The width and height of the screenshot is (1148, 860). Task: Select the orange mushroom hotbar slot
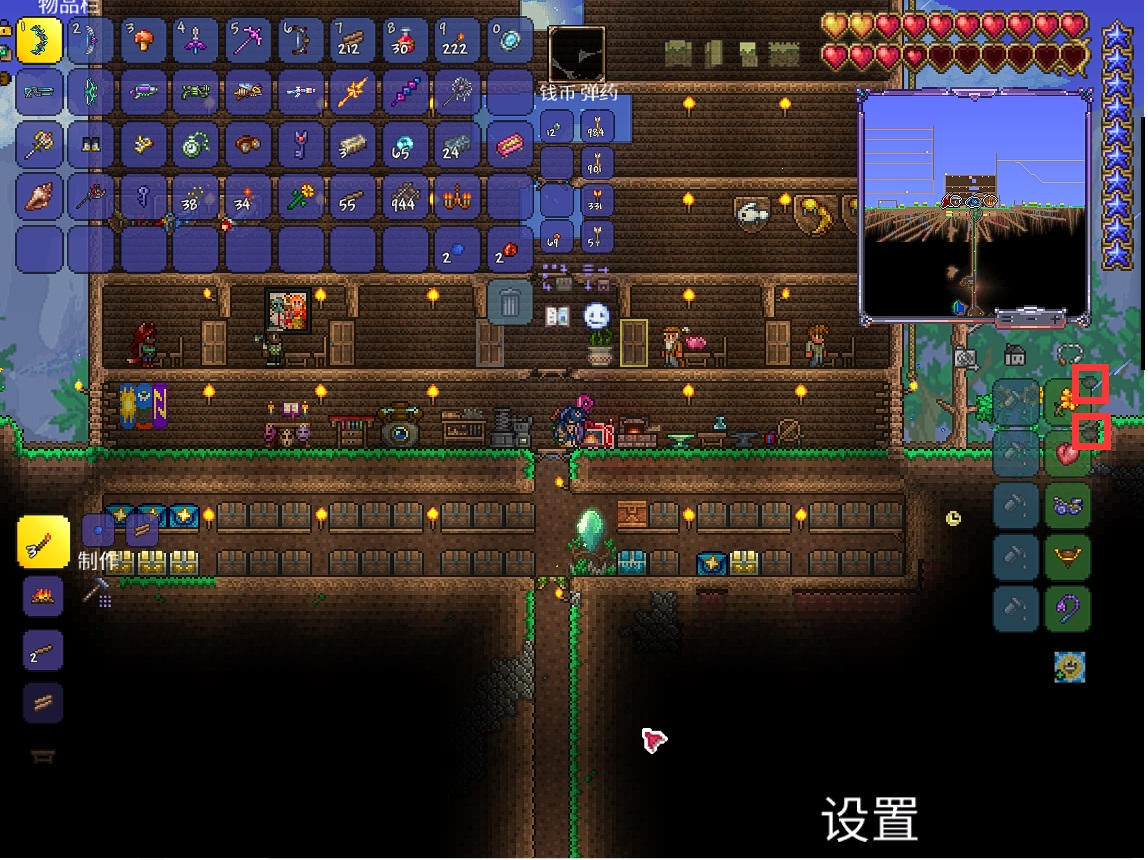[144, 41]
